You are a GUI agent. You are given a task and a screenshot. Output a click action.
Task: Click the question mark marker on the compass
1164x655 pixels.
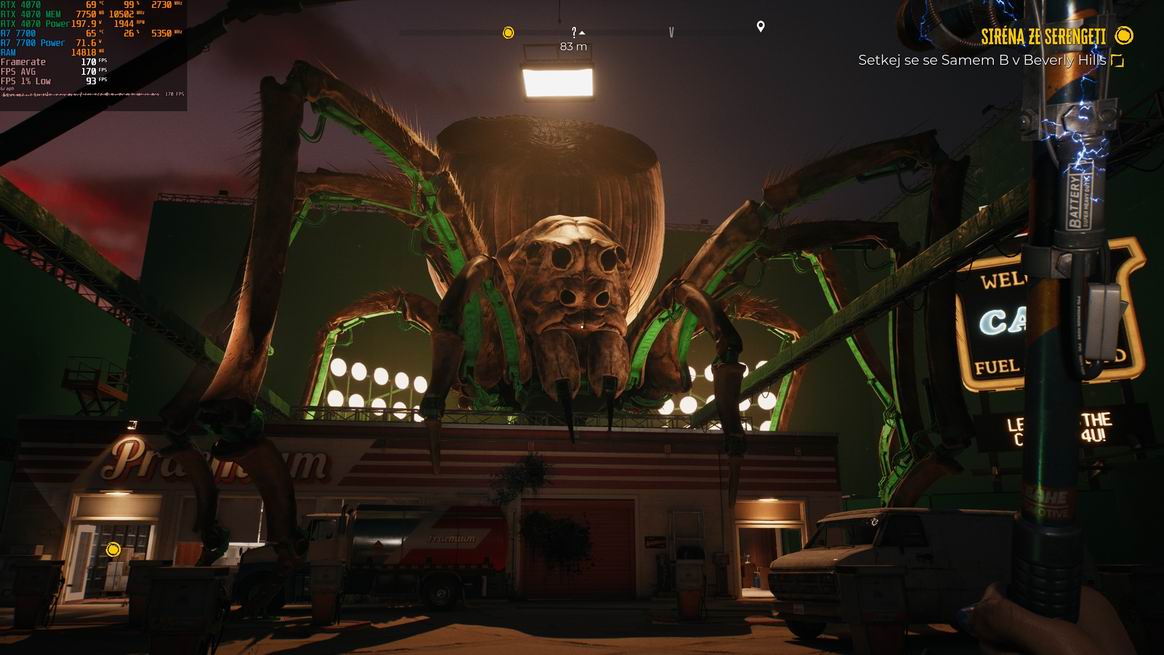(574, 32)
